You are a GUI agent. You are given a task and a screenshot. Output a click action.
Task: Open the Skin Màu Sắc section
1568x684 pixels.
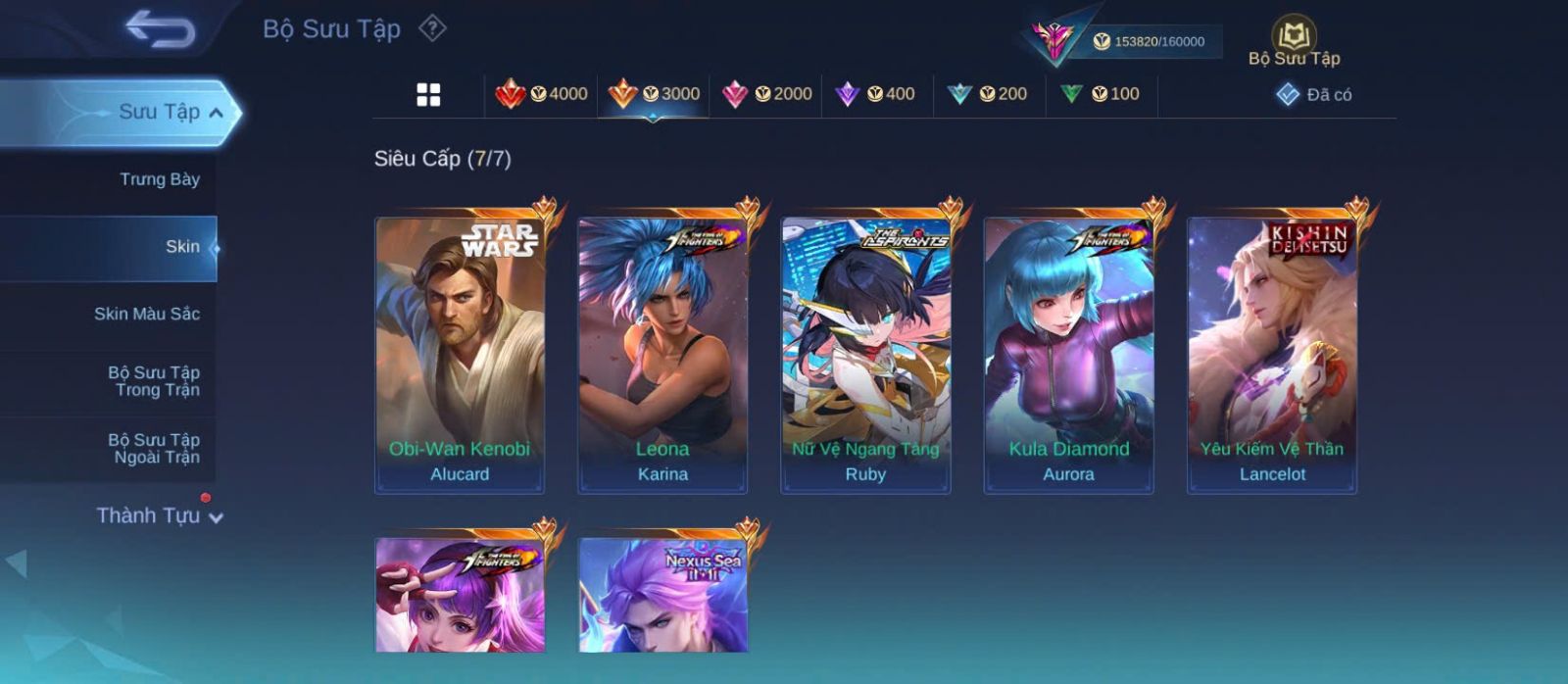pos(147,314)
